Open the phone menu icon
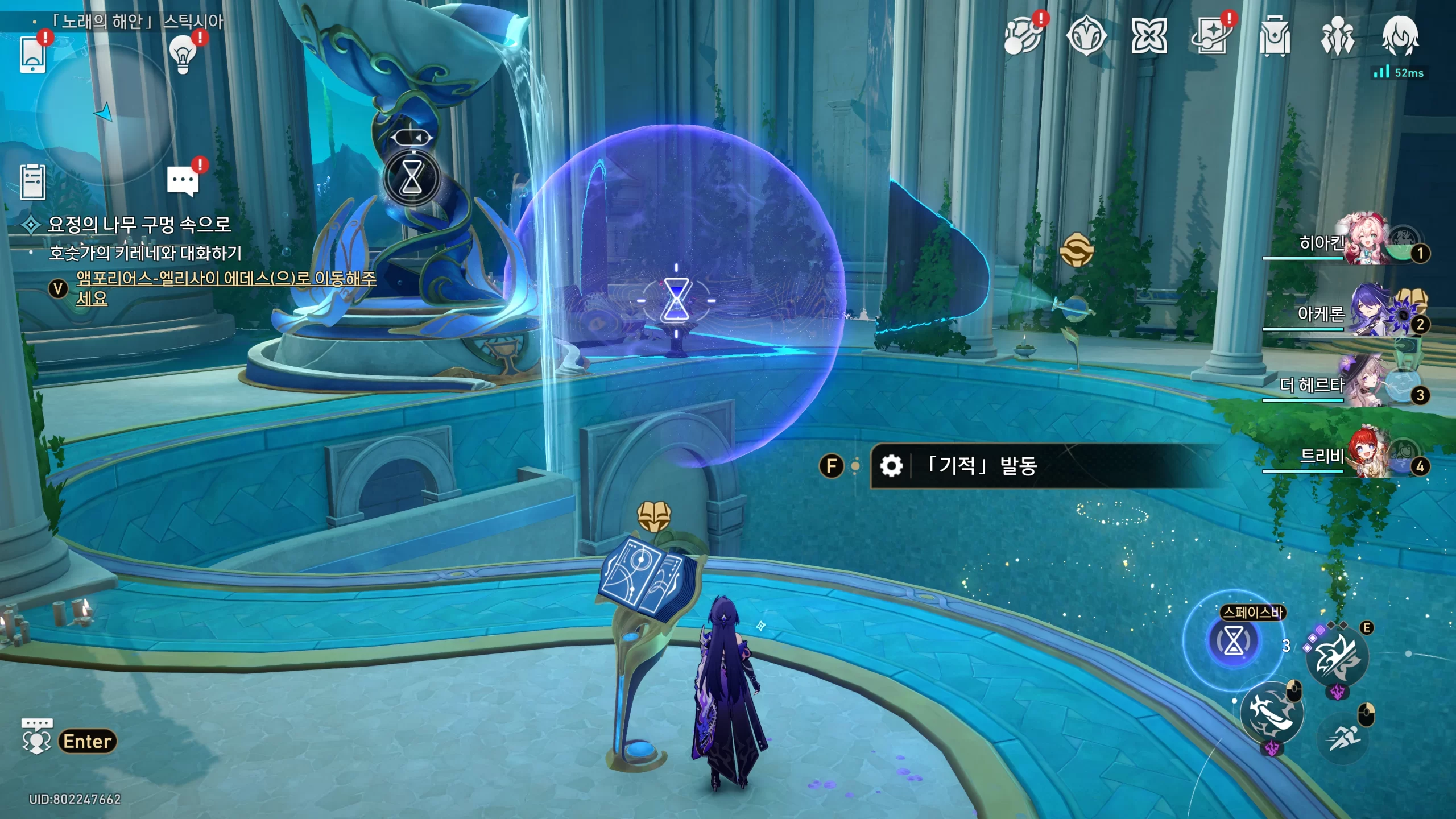Image resolution: width=1456 pixels, height=819 pixels. (32, 54)
